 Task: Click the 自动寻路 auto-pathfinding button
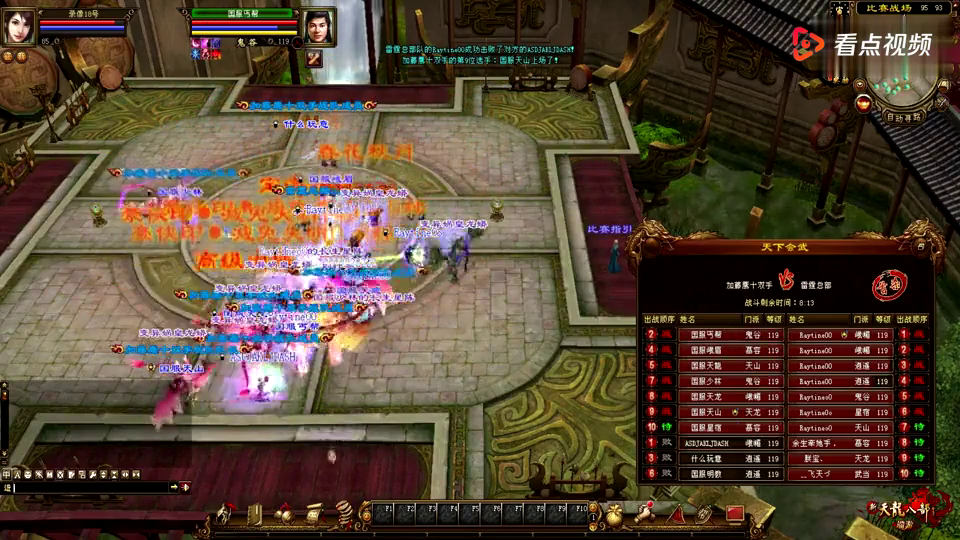[906, 117]
